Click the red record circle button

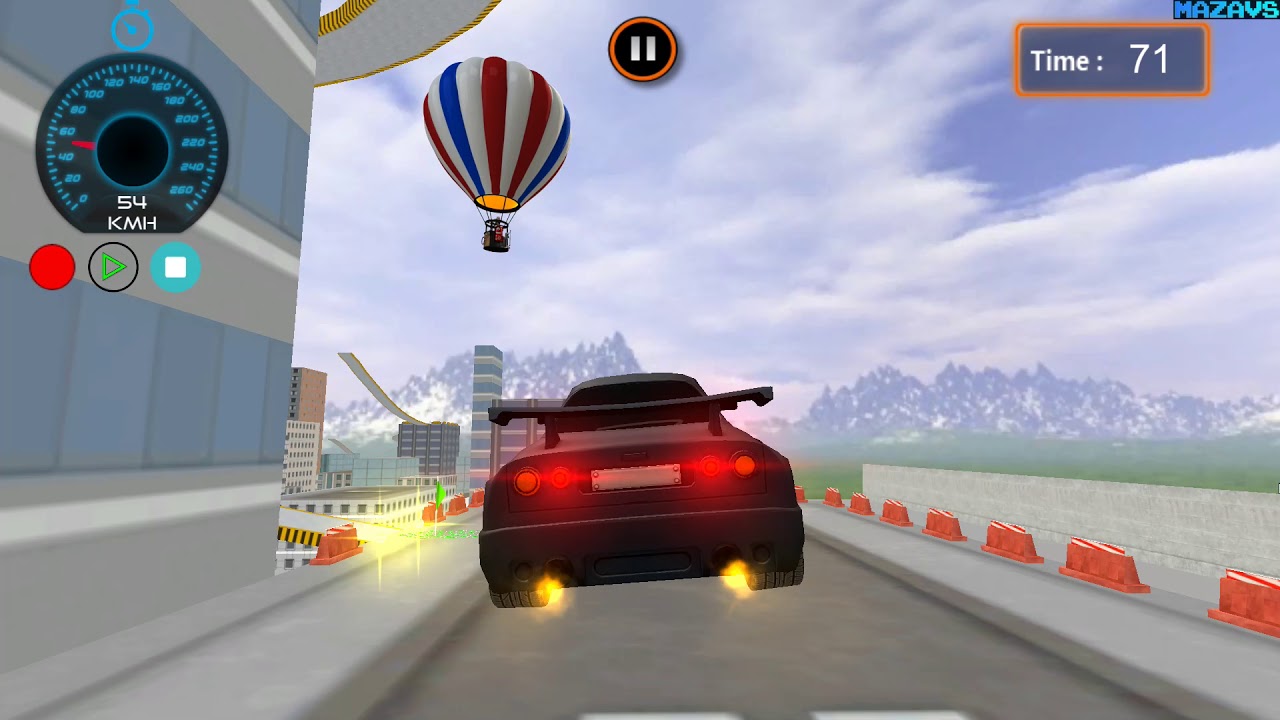tap(52, 268)
